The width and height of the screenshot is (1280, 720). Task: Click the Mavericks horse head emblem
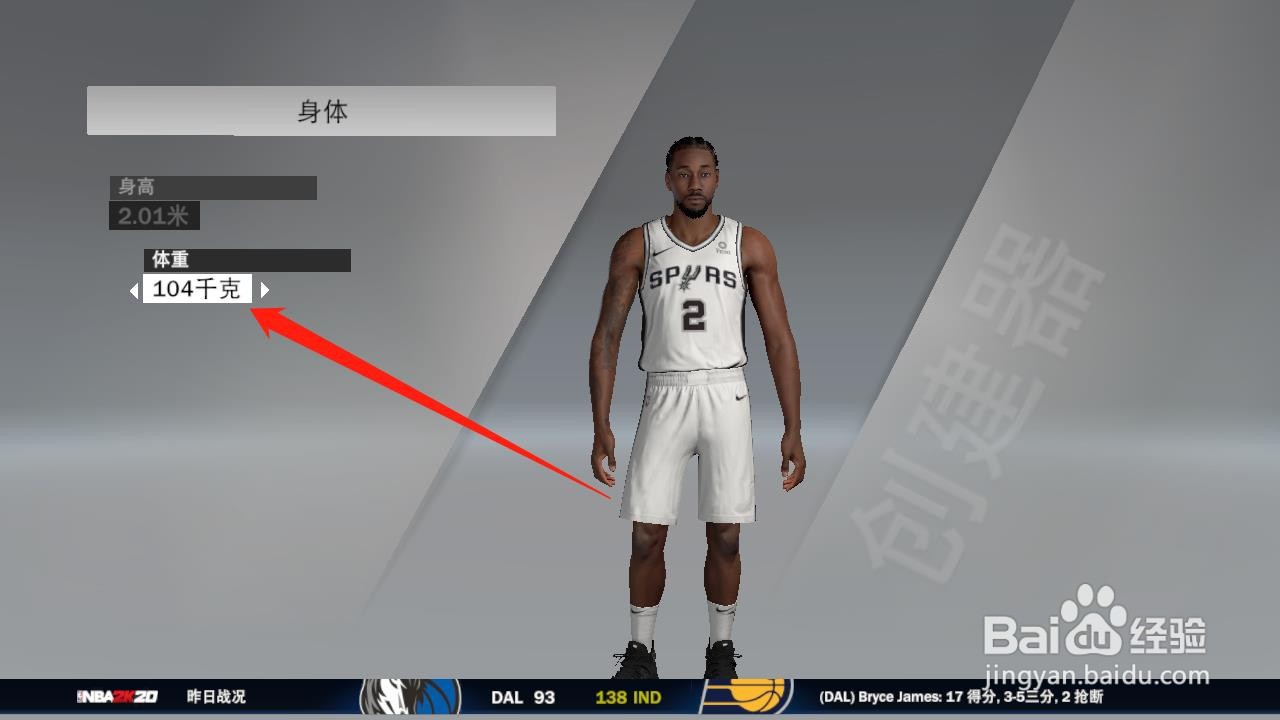[393, 697]
